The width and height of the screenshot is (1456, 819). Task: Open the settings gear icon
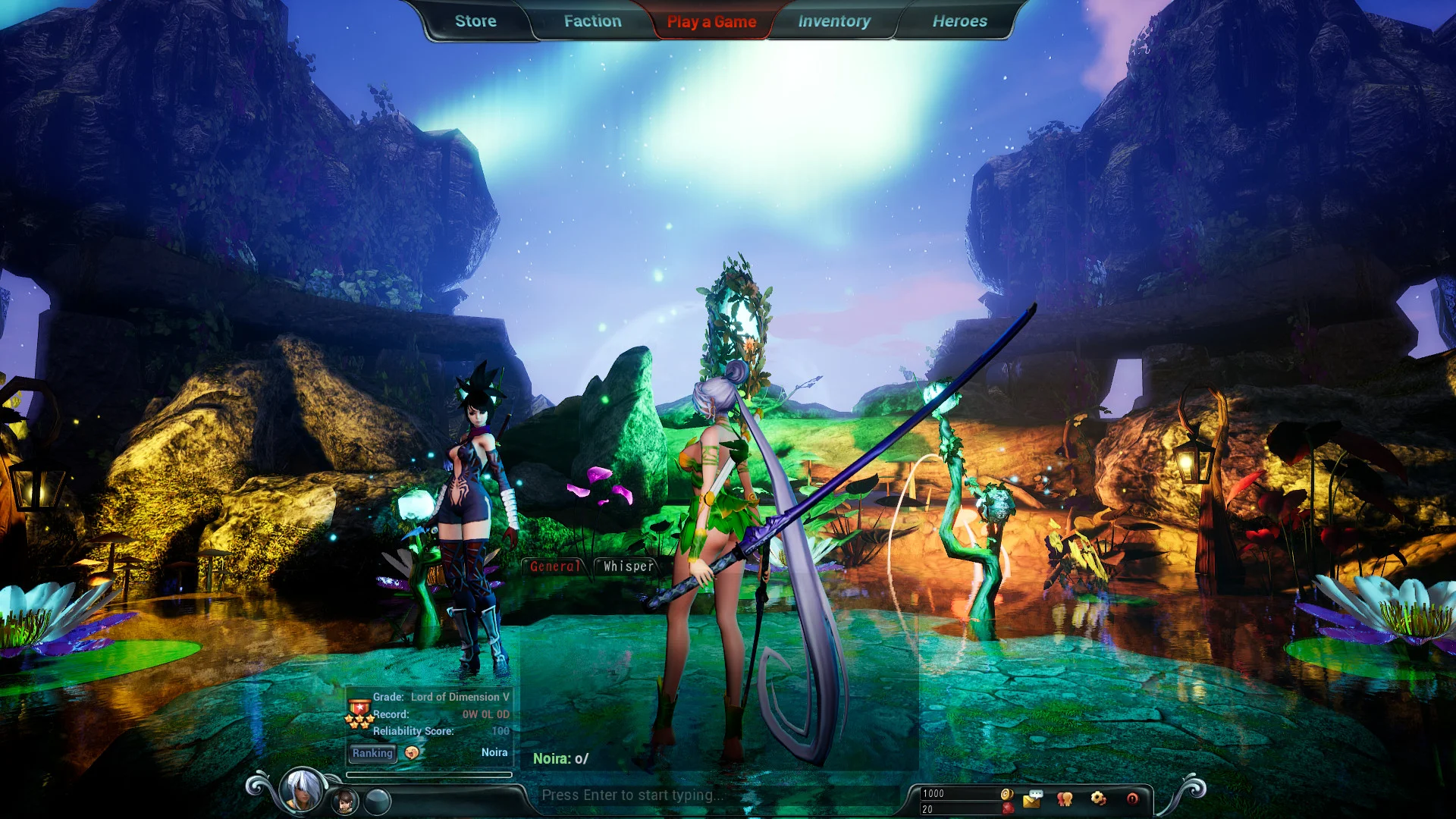[1097, 798]
